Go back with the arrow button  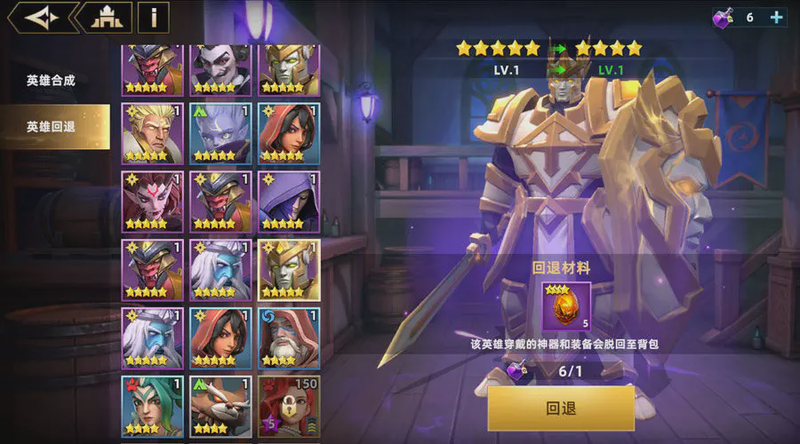[38, 17]
